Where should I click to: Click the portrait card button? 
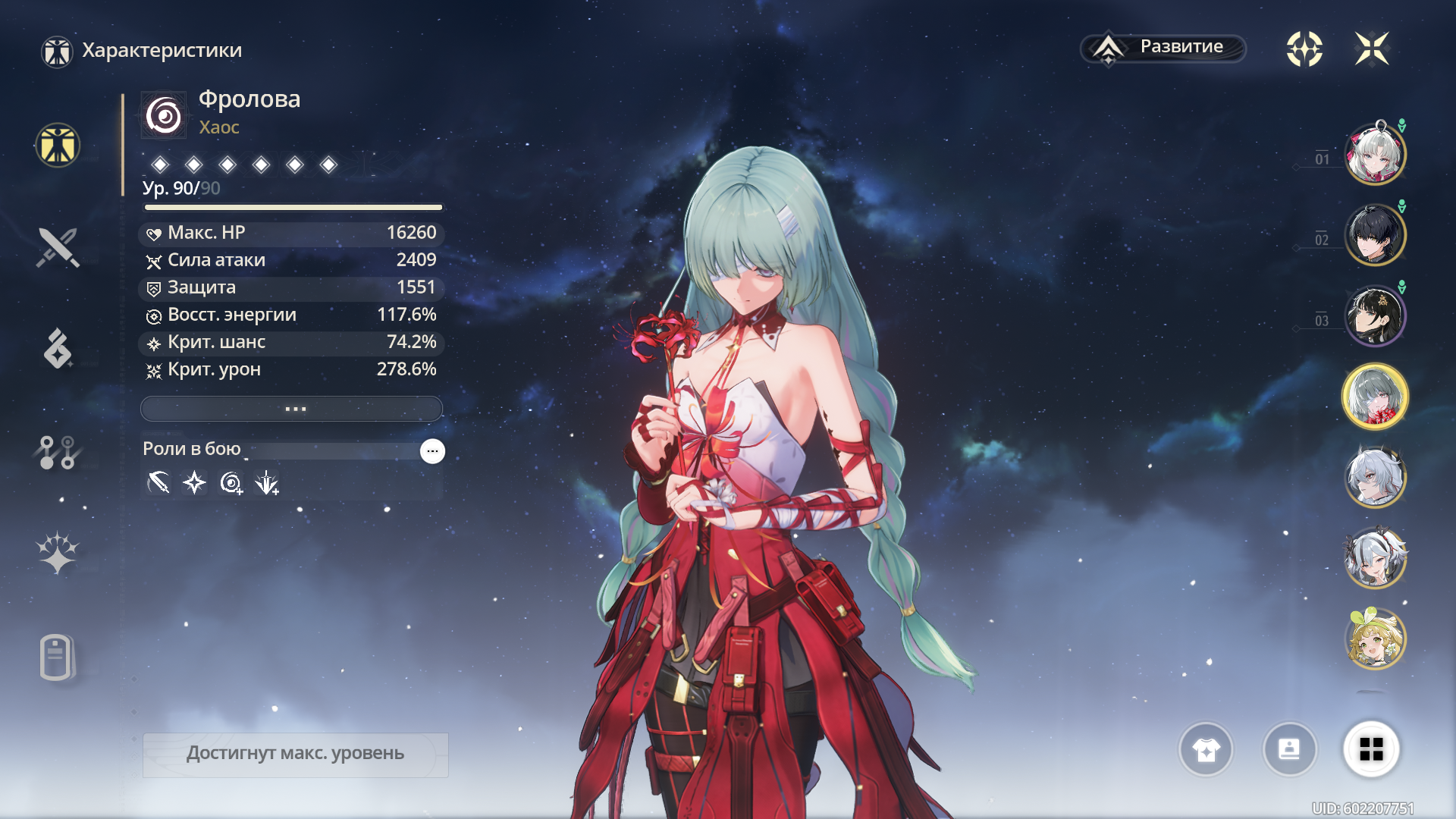1289,749
